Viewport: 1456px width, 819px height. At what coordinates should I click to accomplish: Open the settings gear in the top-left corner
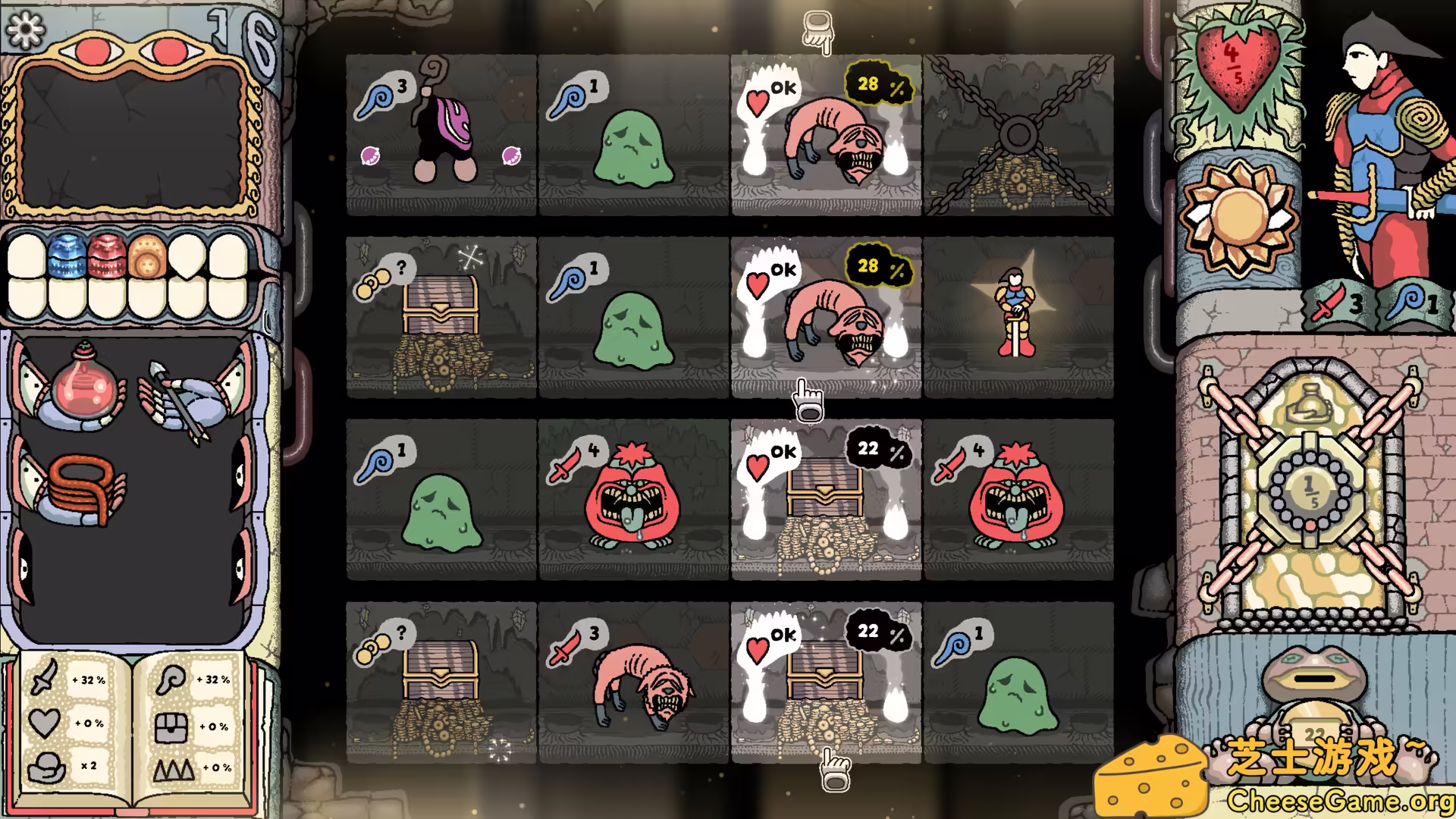pos(26,30)
